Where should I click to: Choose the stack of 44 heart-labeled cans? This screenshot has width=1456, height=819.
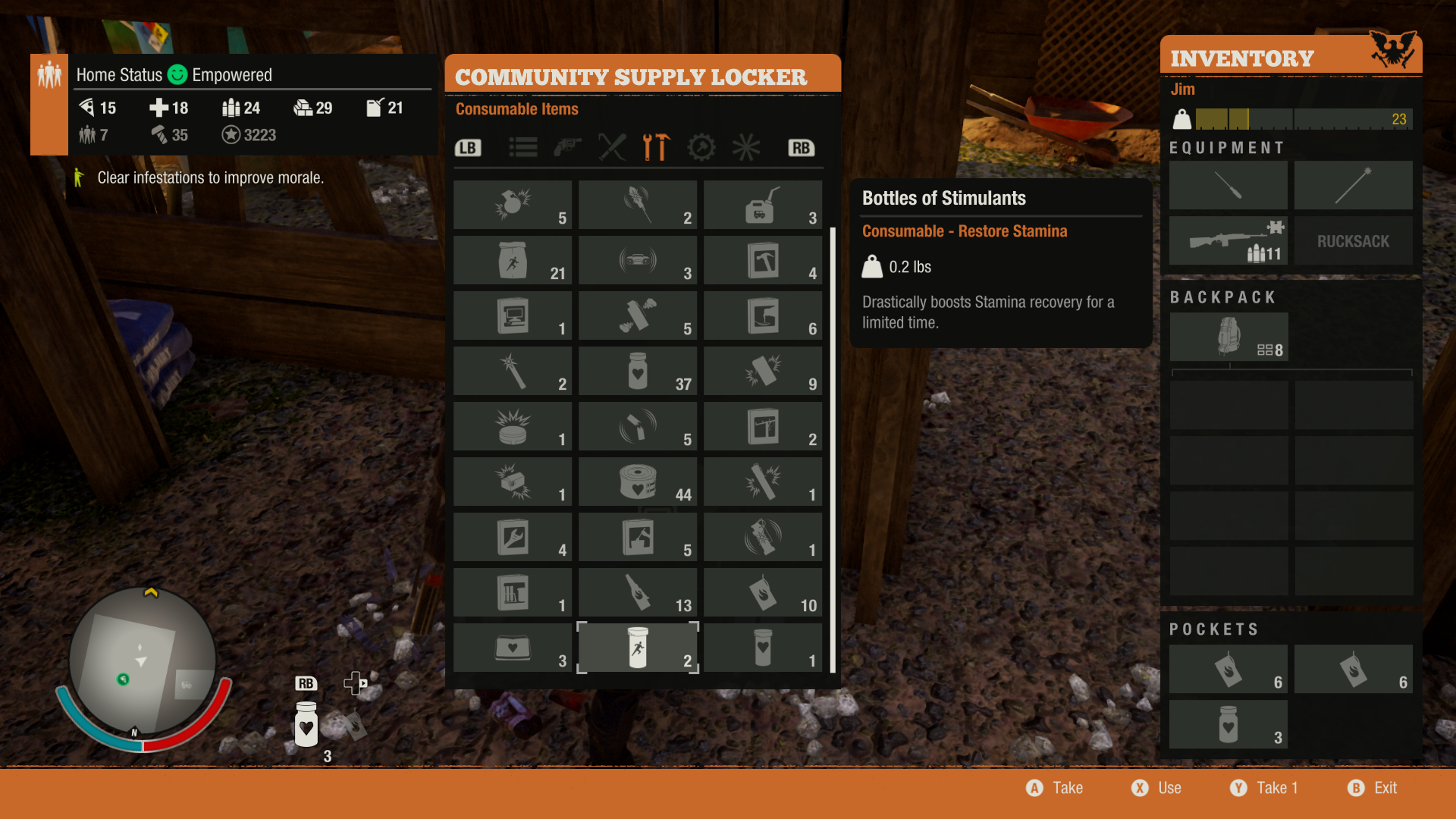click(x=638, y=482)
